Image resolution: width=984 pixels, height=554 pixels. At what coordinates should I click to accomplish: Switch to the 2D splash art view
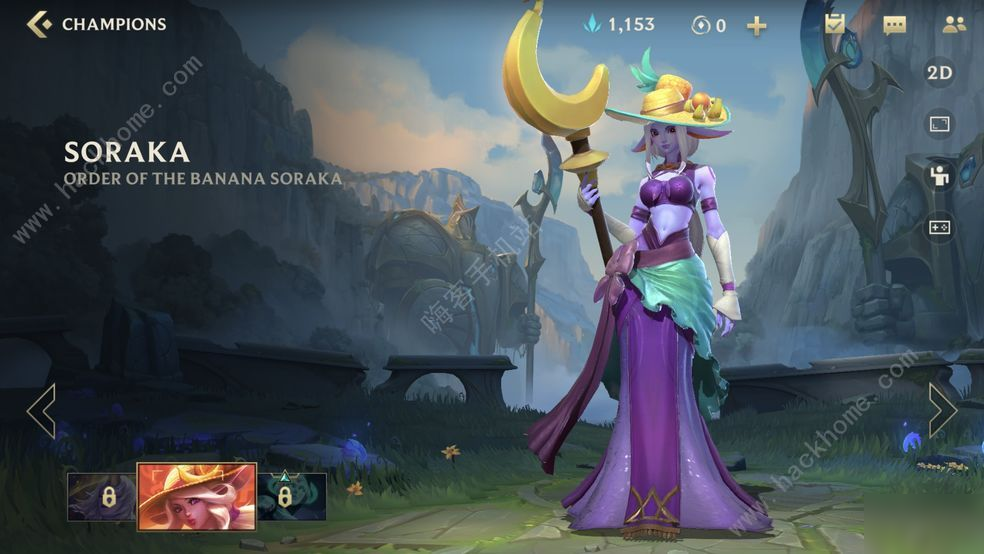pyautogui.click(x=939, y=73)
